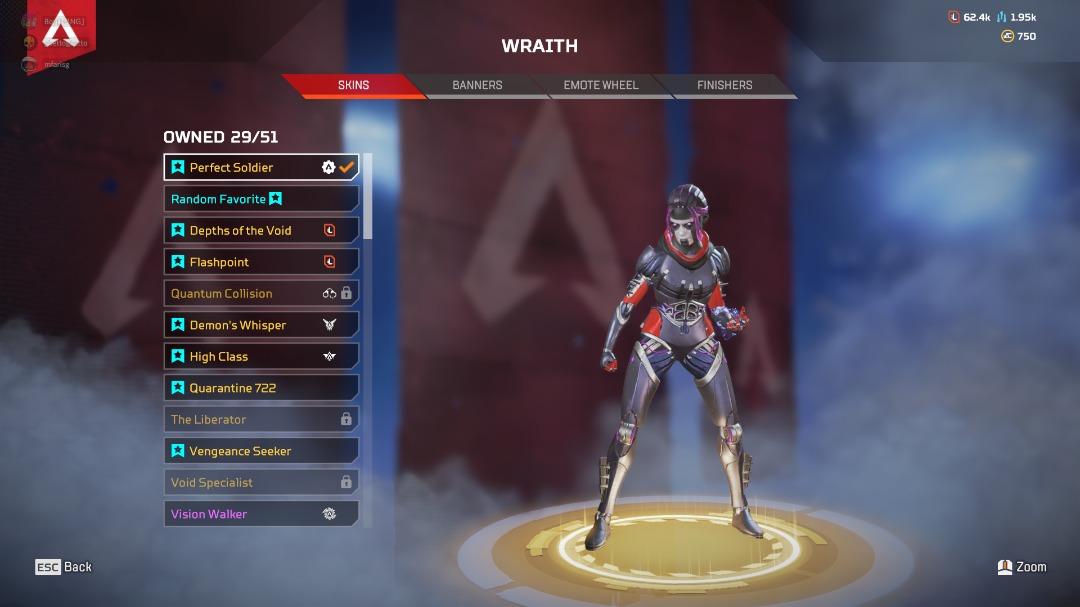Switch to the Skins tab

pos(353,85)
